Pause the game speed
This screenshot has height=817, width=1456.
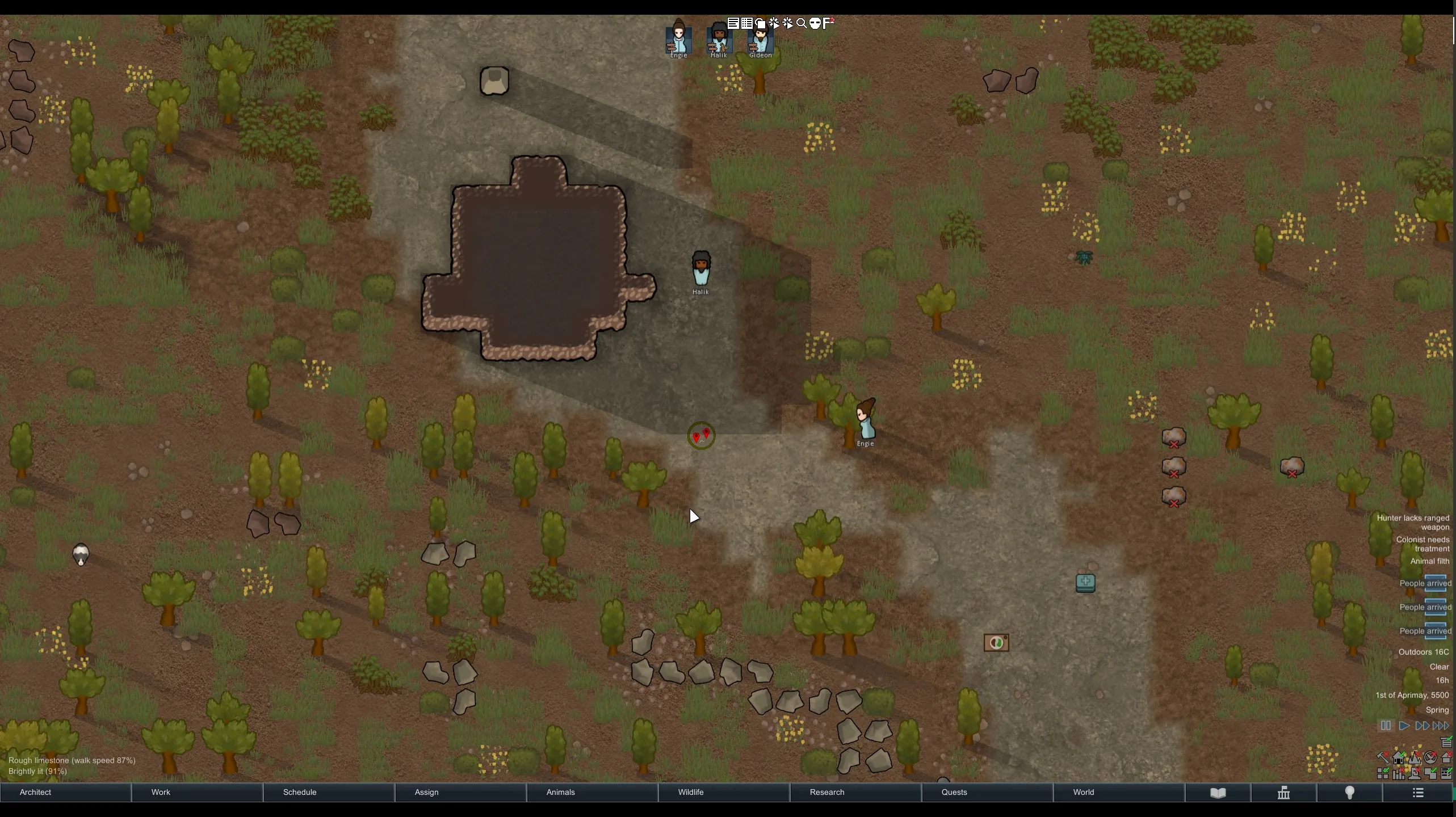pyautogui.click(x=1386, y=726)
